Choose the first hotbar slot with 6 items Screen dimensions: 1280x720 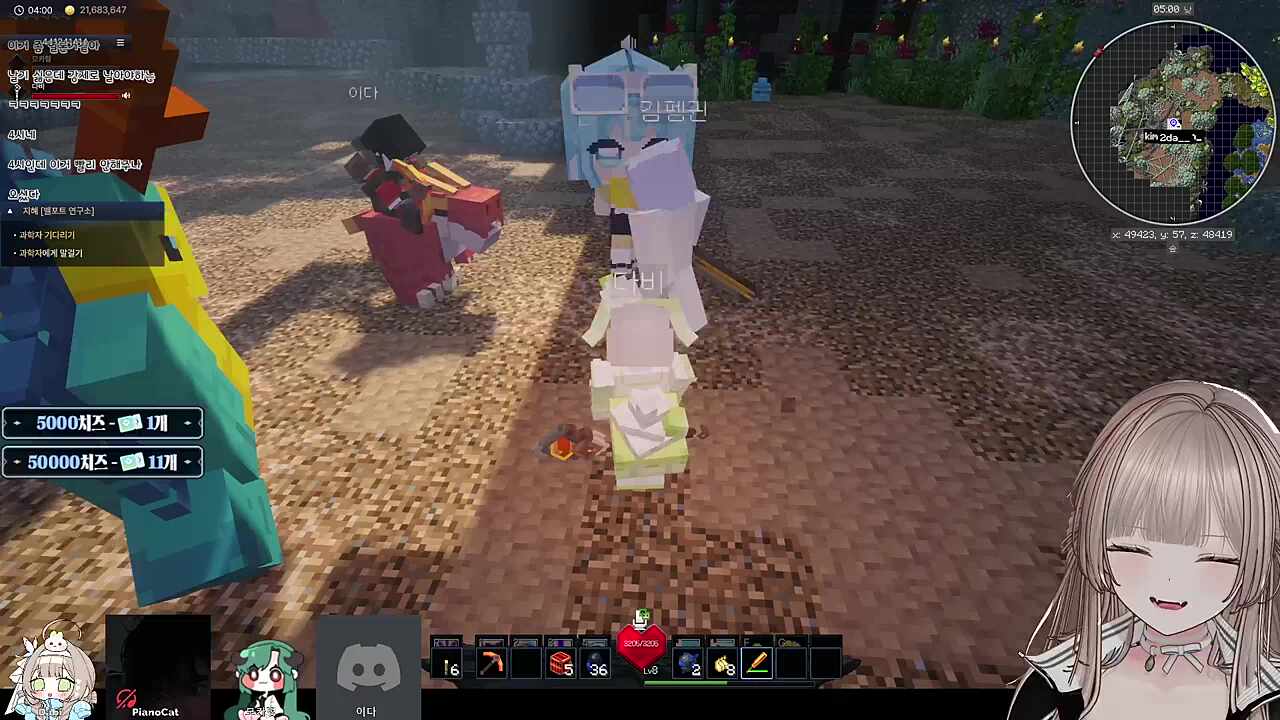[448, 663]
